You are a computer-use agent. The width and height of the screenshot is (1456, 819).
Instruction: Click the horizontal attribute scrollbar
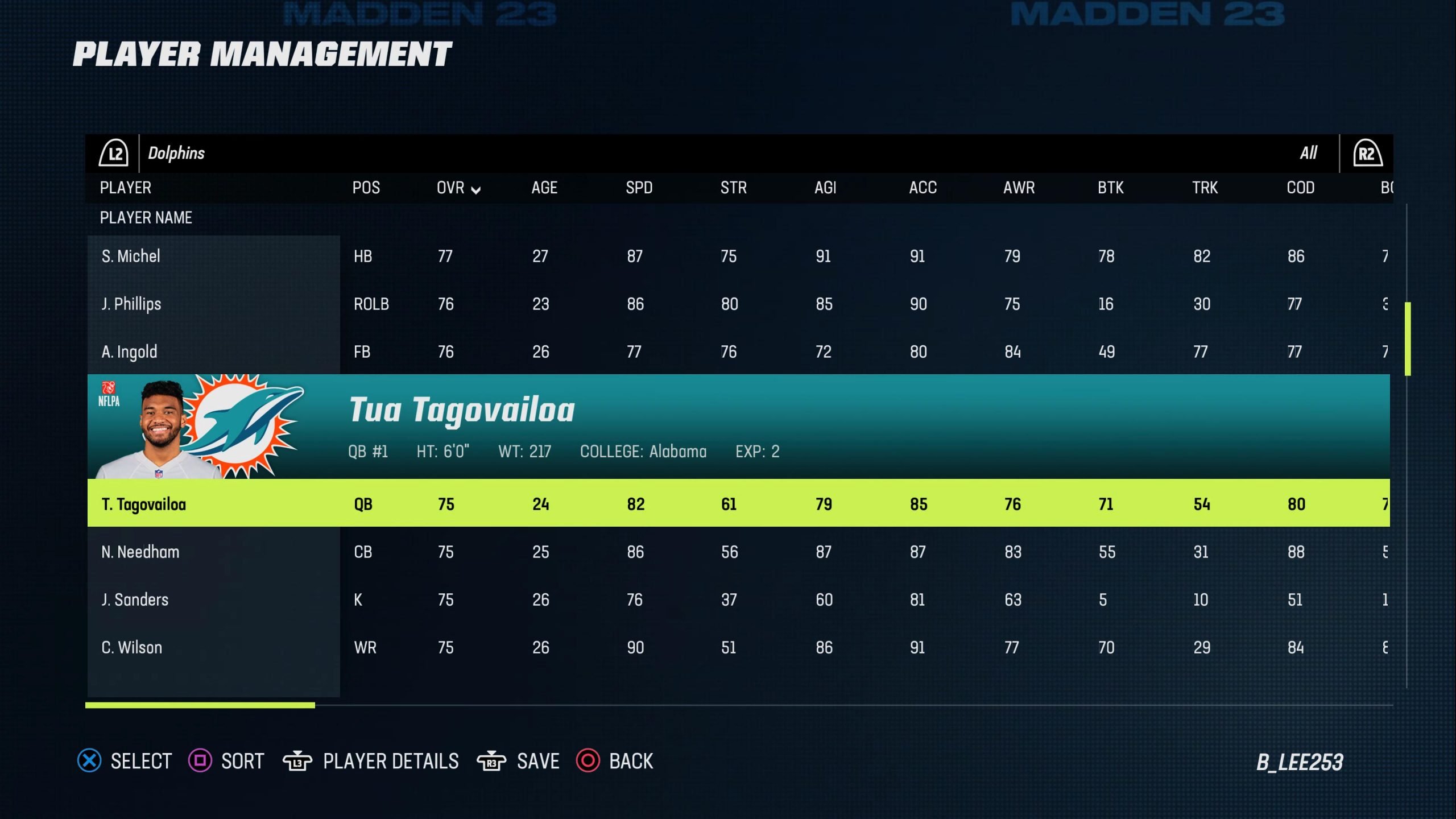pos(200,705)
